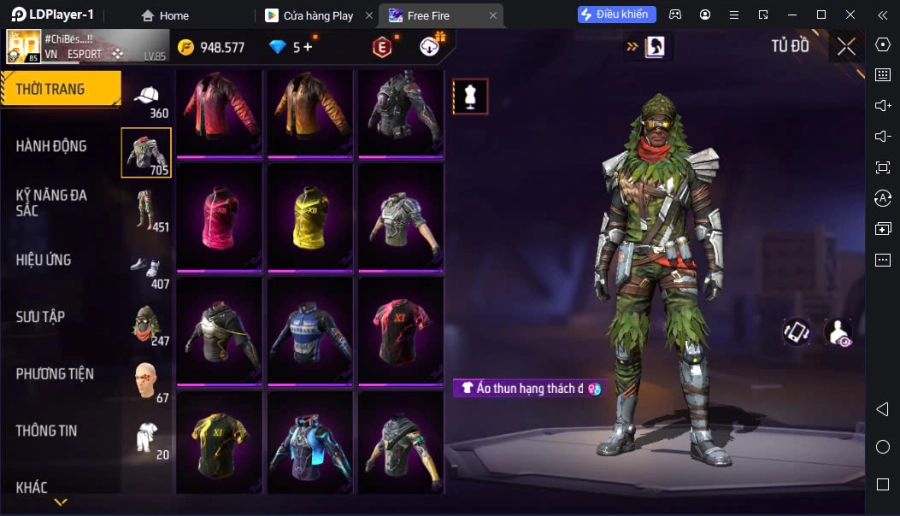This screenshot has width=900, height=516.
Task: Open the PHƯƠNG TIỆN category
Action: click(x=55, y=374)
